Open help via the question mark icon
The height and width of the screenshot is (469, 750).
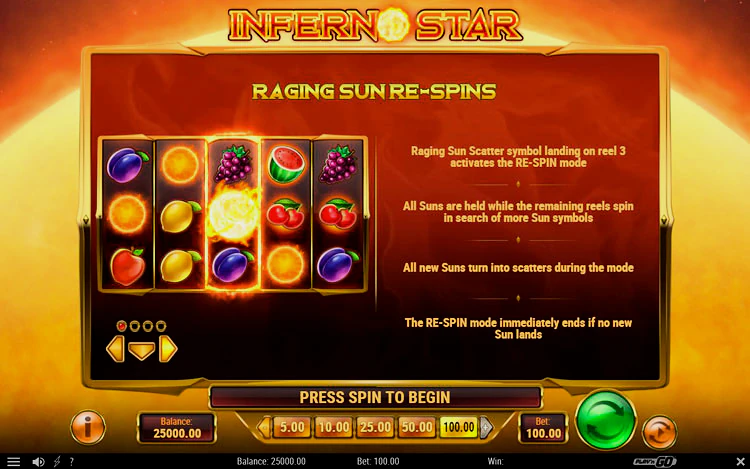[x=72, y=461]
